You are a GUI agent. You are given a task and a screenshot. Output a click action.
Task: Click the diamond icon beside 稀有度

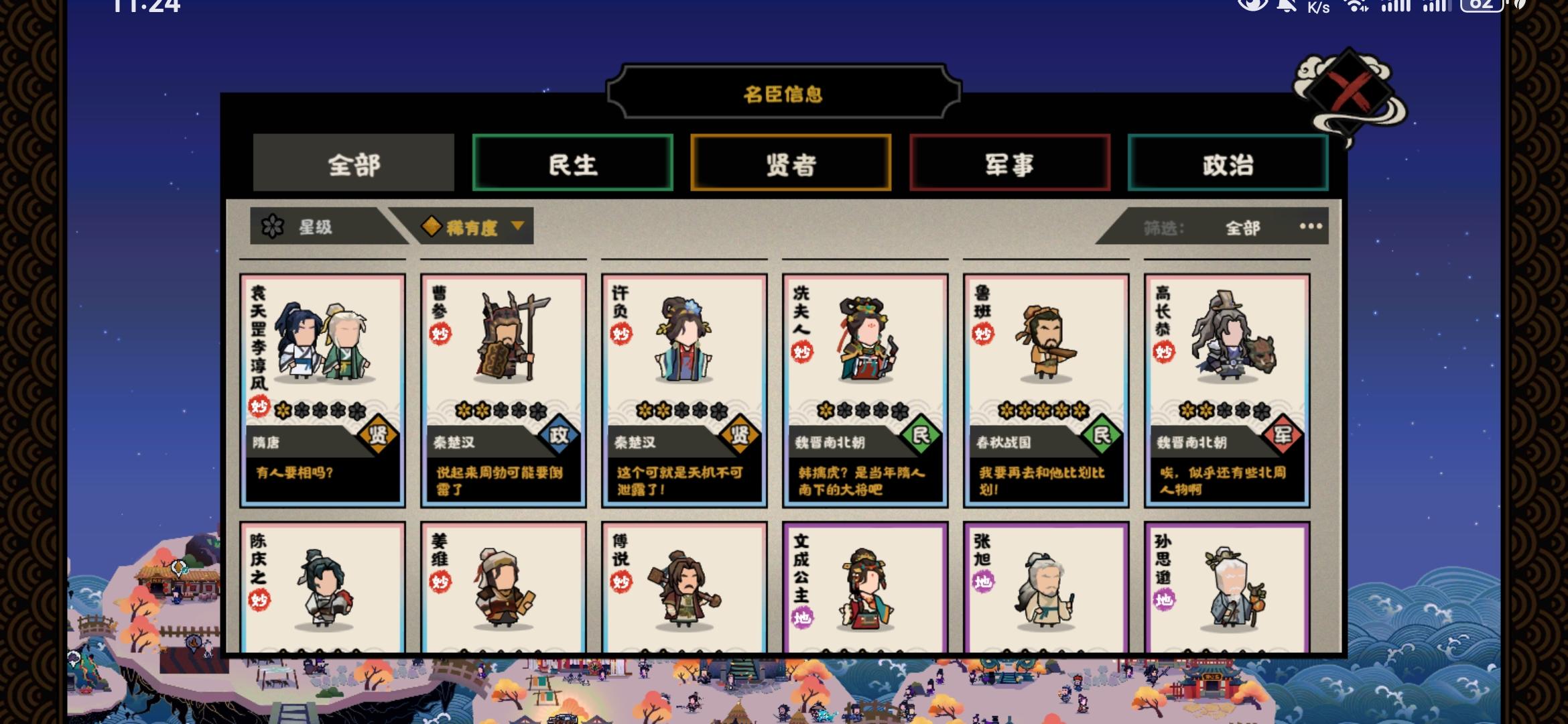click(x=431, y=227)
